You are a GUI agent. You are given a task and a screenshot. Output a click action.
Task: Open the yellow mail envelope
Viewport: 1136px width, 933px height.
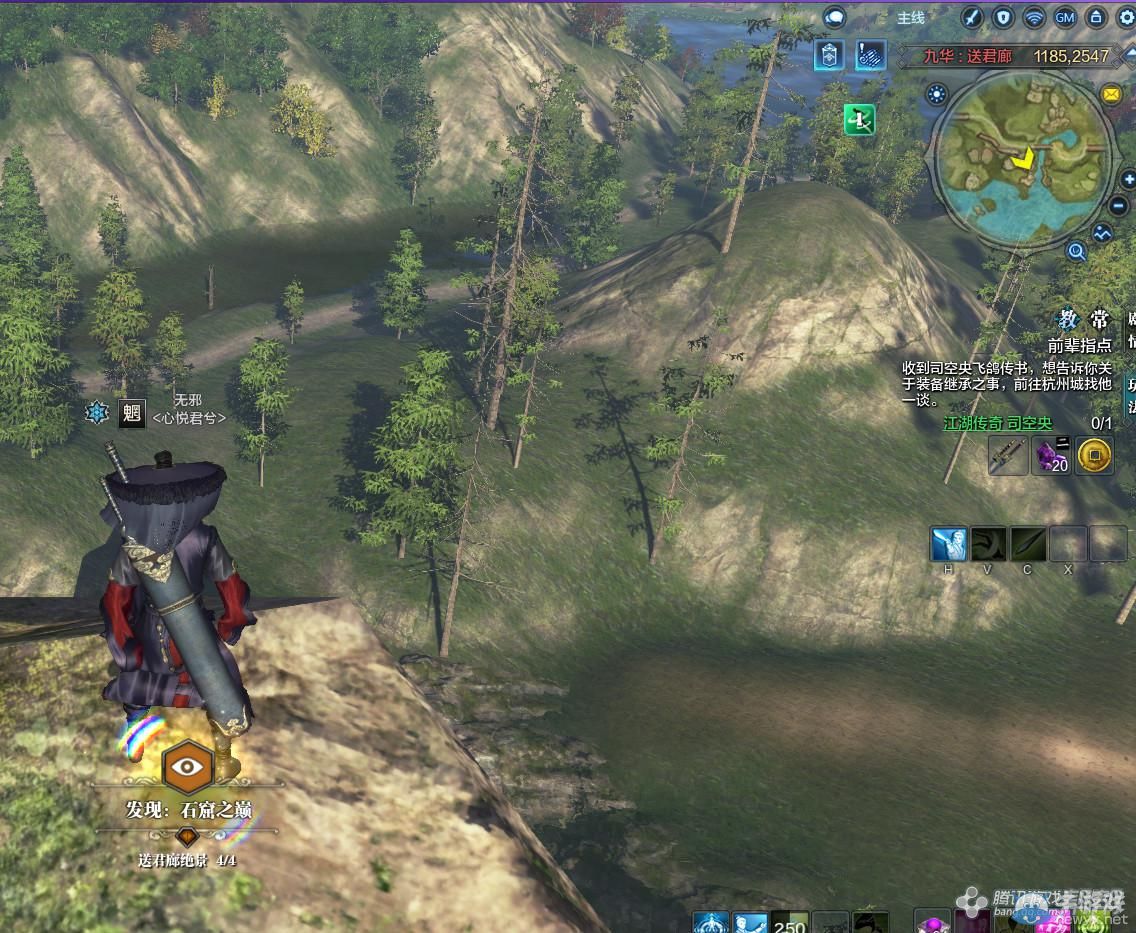pos(1111,94)
